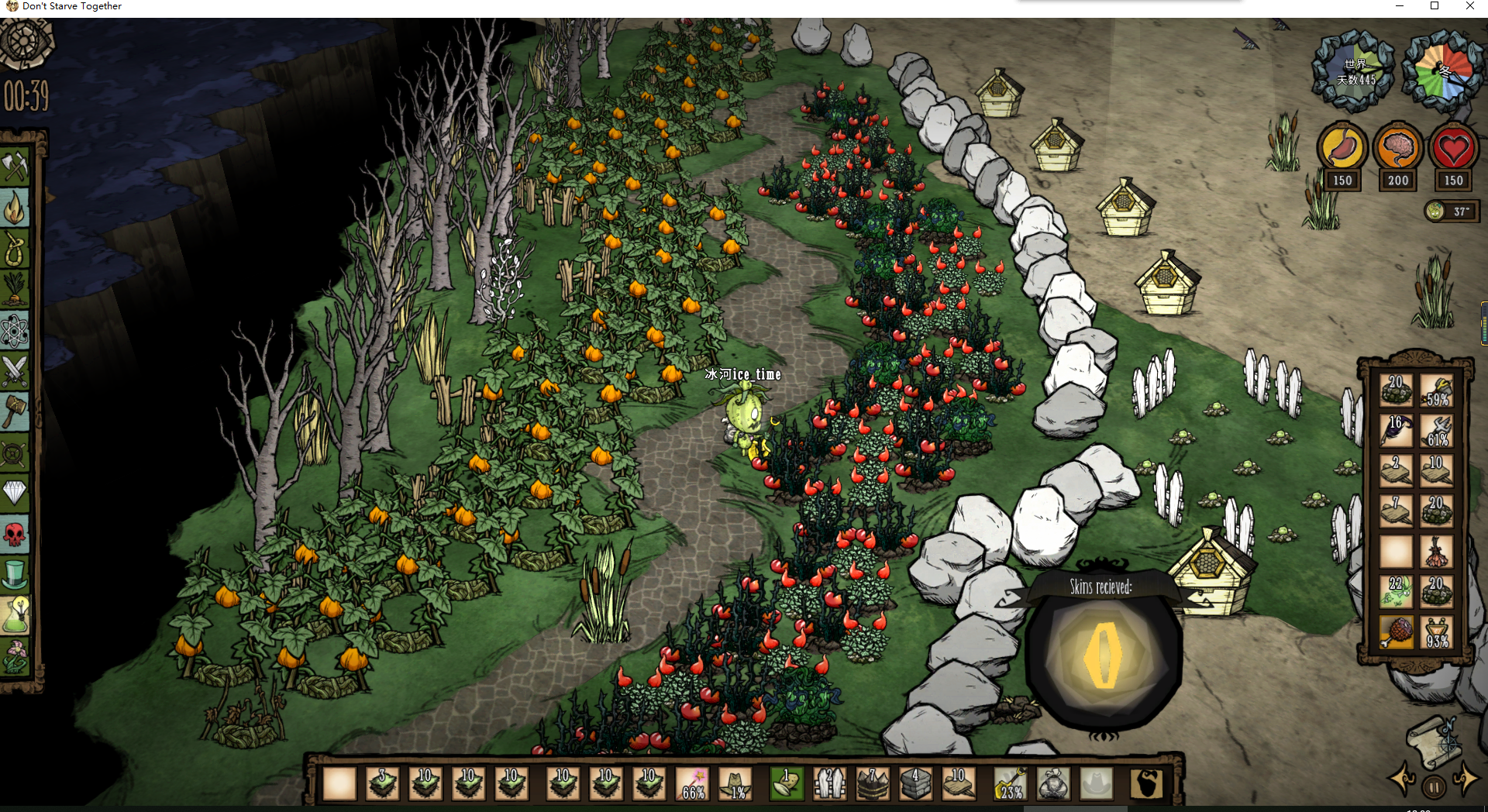Select the meat drumstick in the backpack
The width and height of the screenshot is (1488, 812).
(x=1396, y=632)
